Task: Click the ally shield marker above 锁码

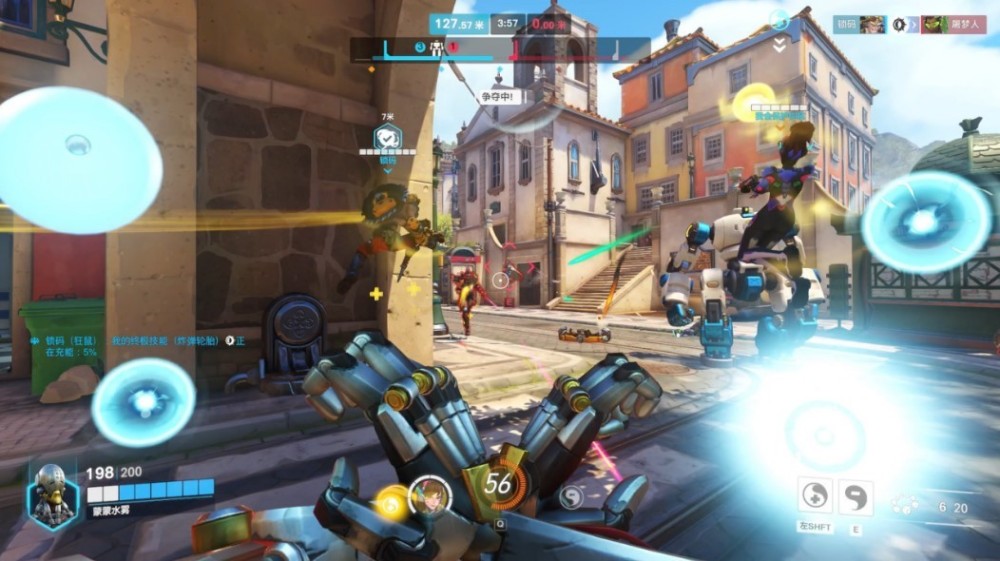Action: pyautogui.click(x=387, y=137)
